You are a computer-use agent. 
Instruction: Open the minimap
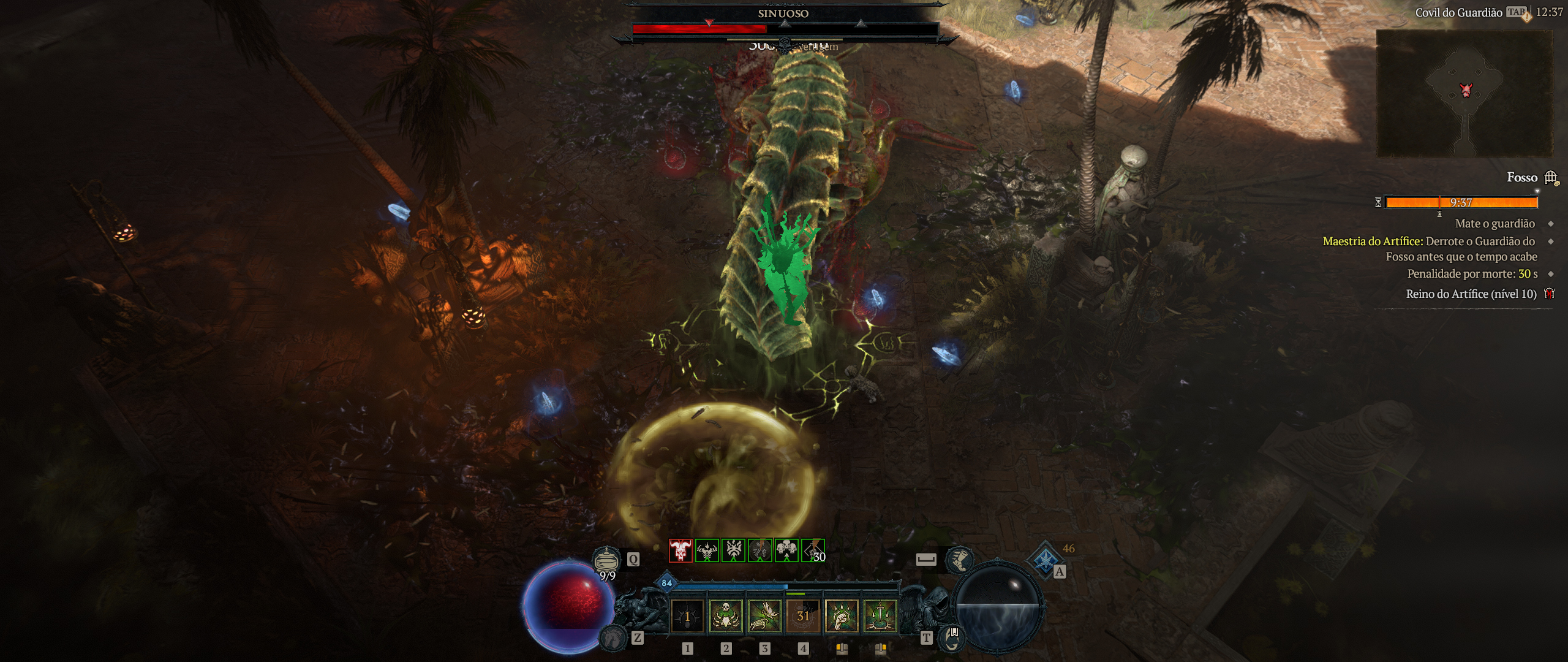pyautogui.click(x=1464, y=93)
